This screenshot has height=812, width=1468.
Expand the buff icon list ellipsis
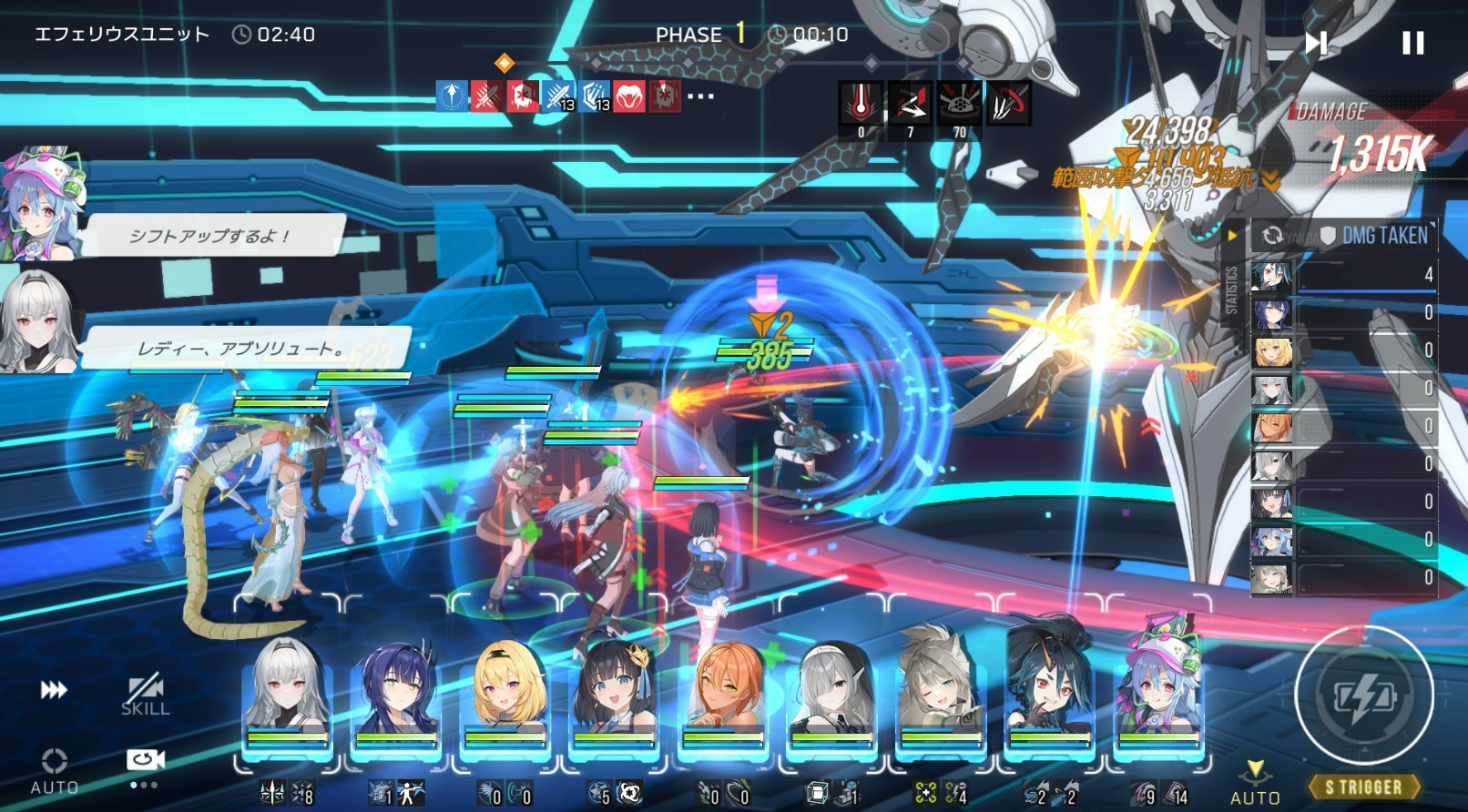point(700,96)
